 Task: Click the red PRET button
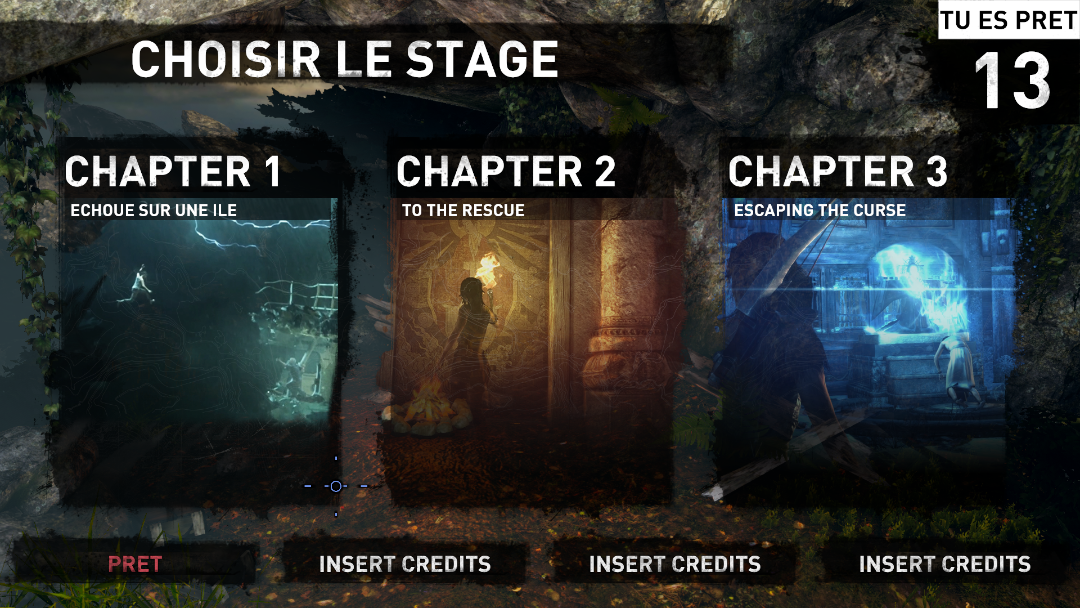point(135,564)
